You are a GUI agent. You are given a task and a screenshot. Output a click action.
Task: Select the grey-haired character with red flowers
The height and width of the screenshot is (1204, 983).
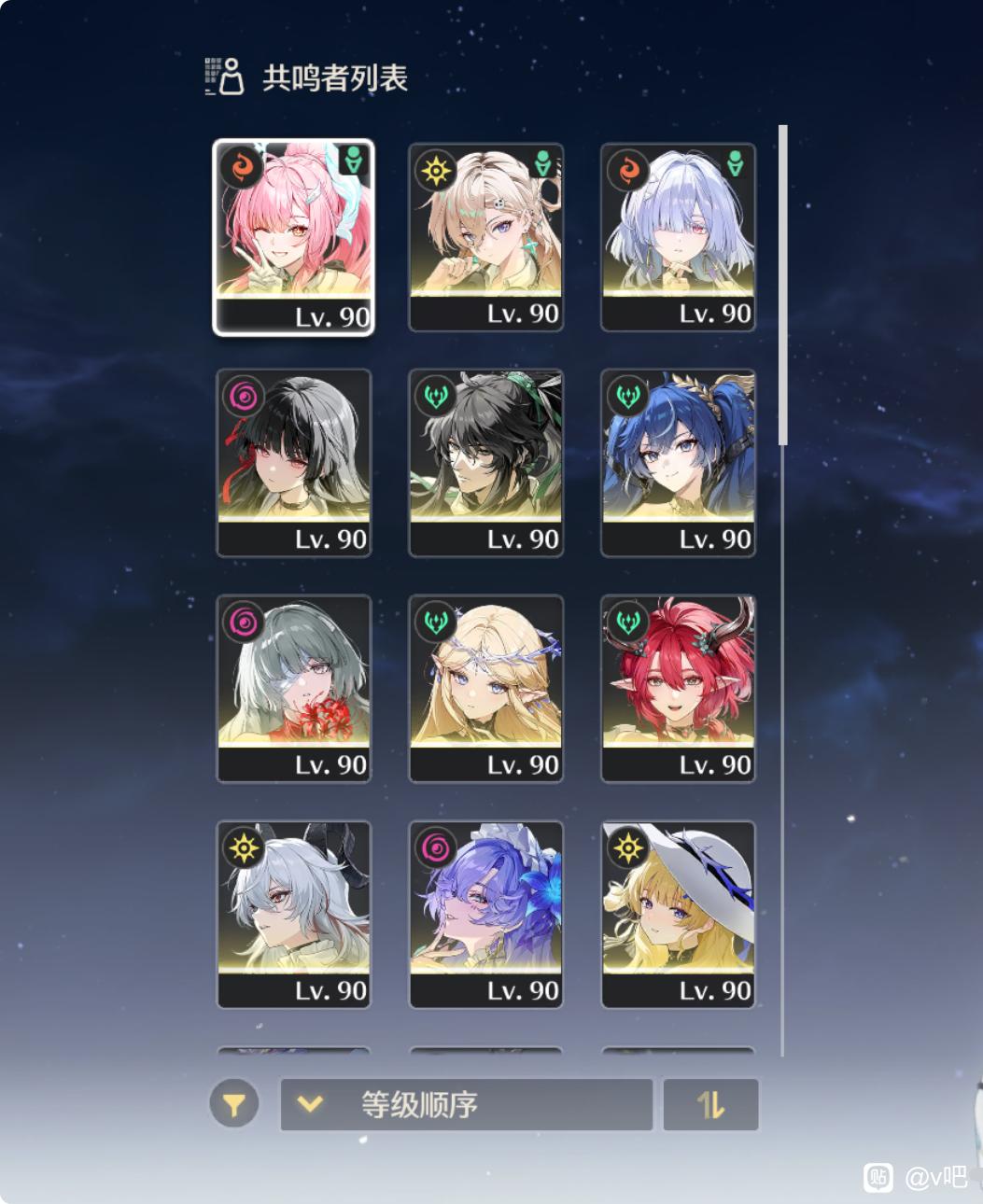click(x=293, y=689)
